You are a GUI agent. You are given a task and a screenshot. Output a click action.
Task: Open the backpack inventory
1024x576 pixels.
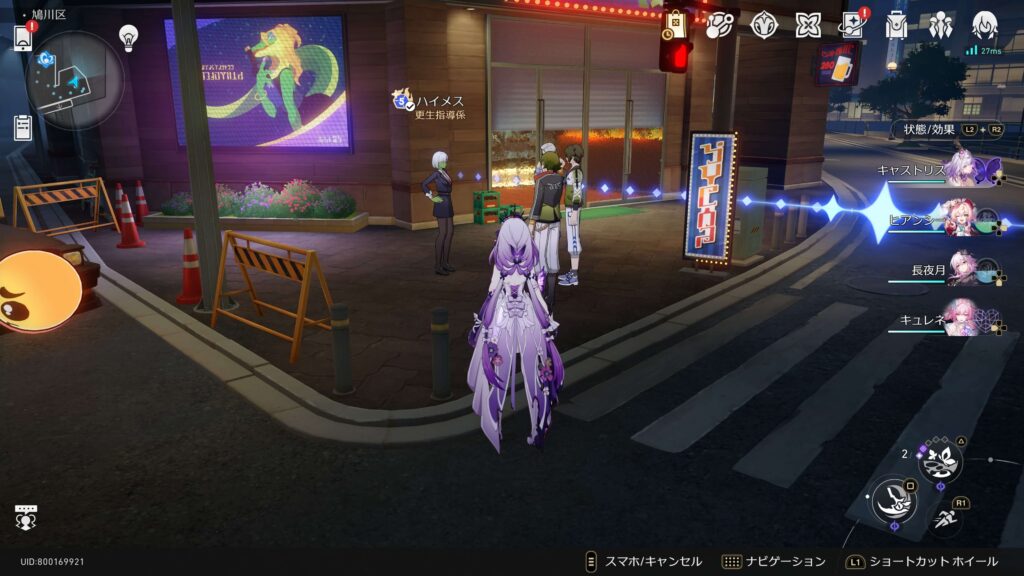coord(896,25)
